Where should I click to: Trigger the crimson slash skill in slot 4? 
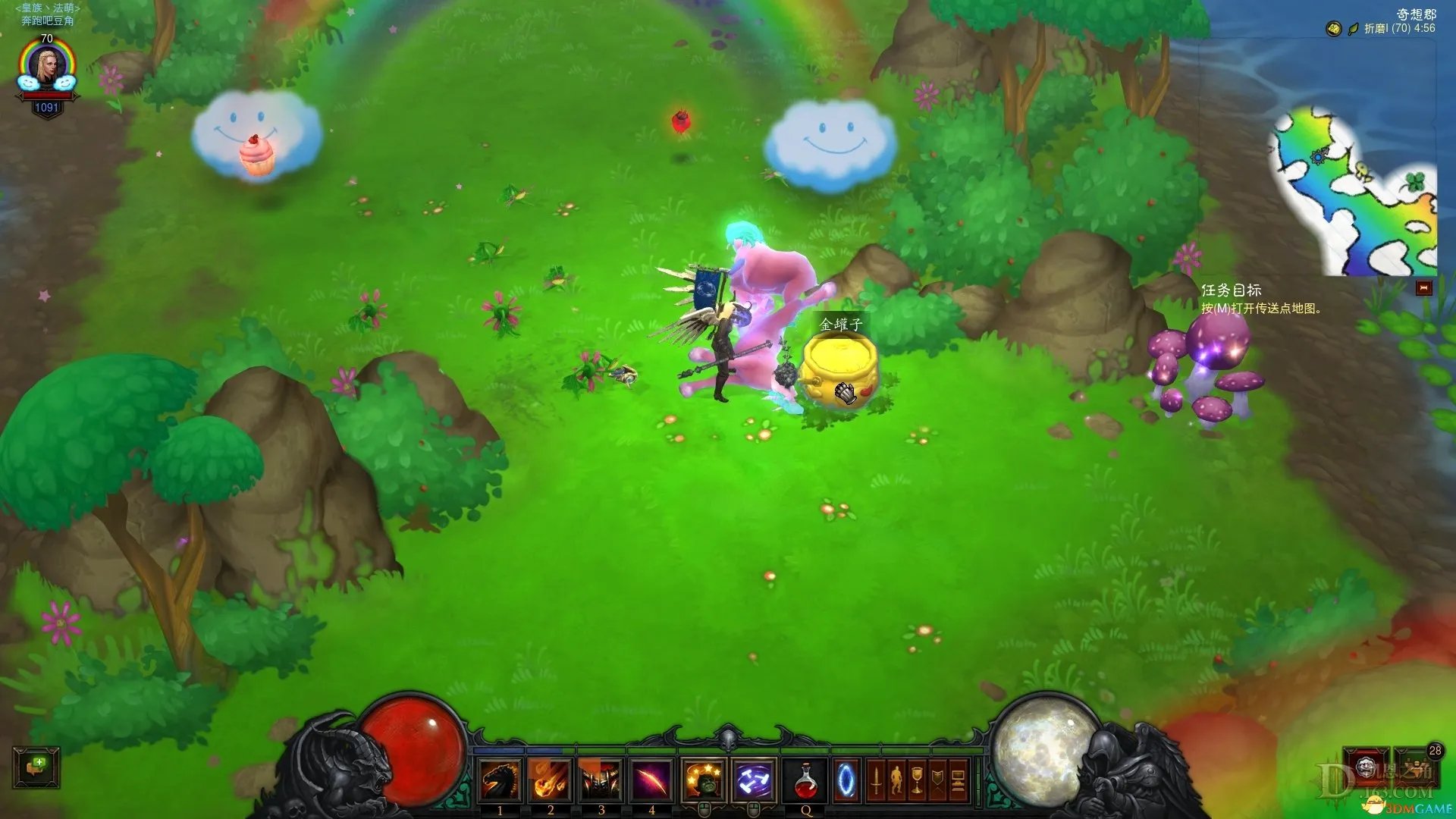[651, 780]
